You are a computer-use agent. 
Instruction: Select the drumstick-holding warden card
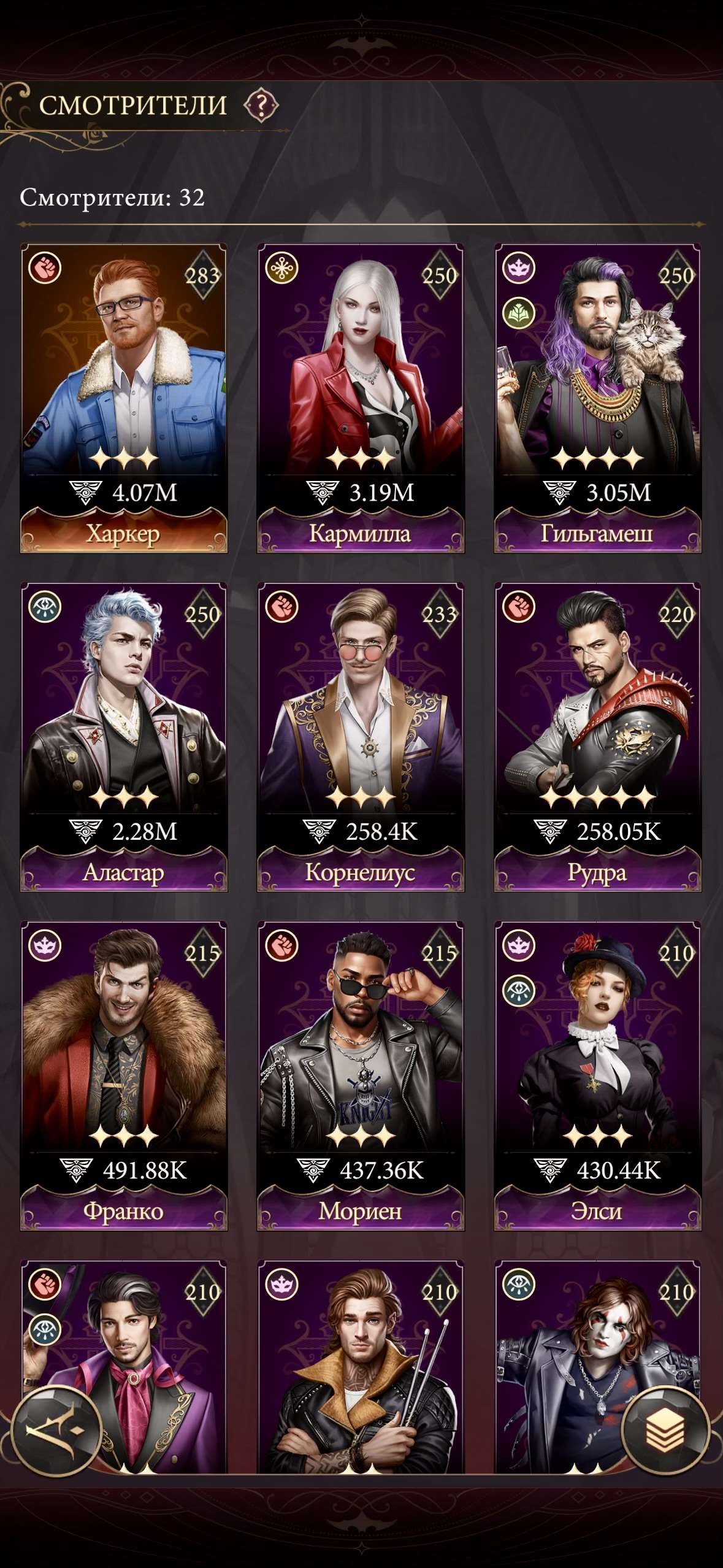[x=361, y=1368]
